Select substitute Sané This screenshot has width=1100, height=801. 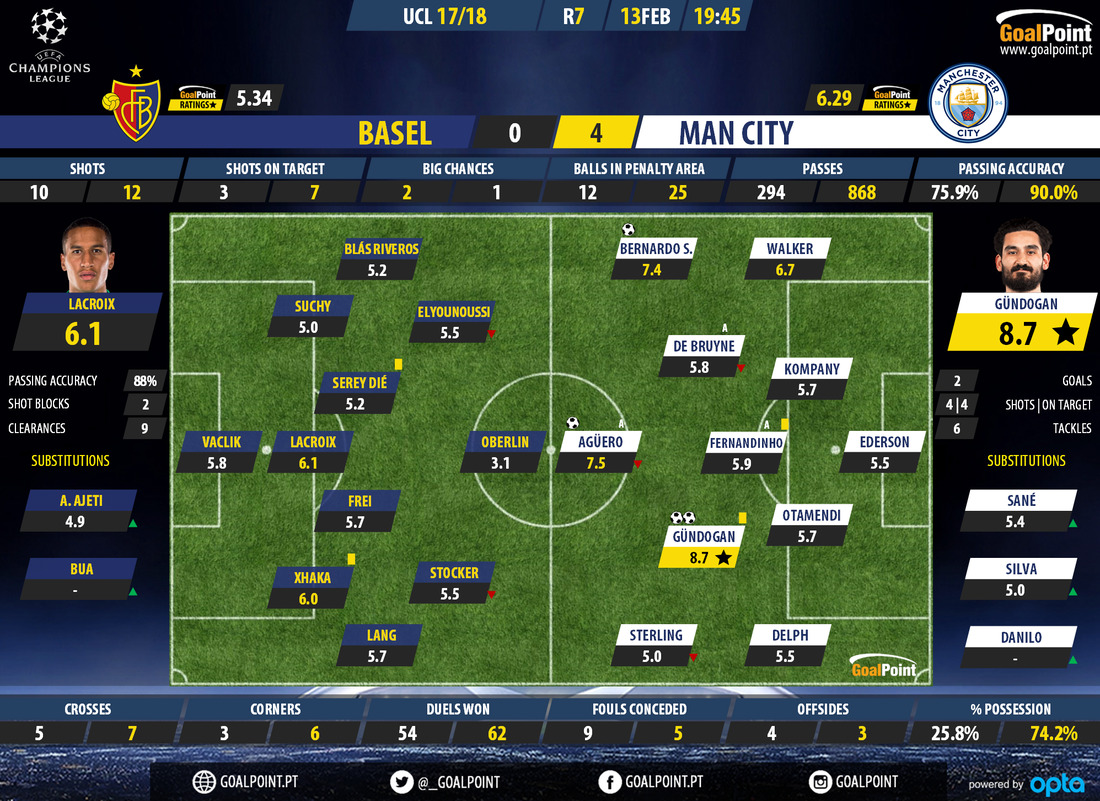coord(1019,510)
